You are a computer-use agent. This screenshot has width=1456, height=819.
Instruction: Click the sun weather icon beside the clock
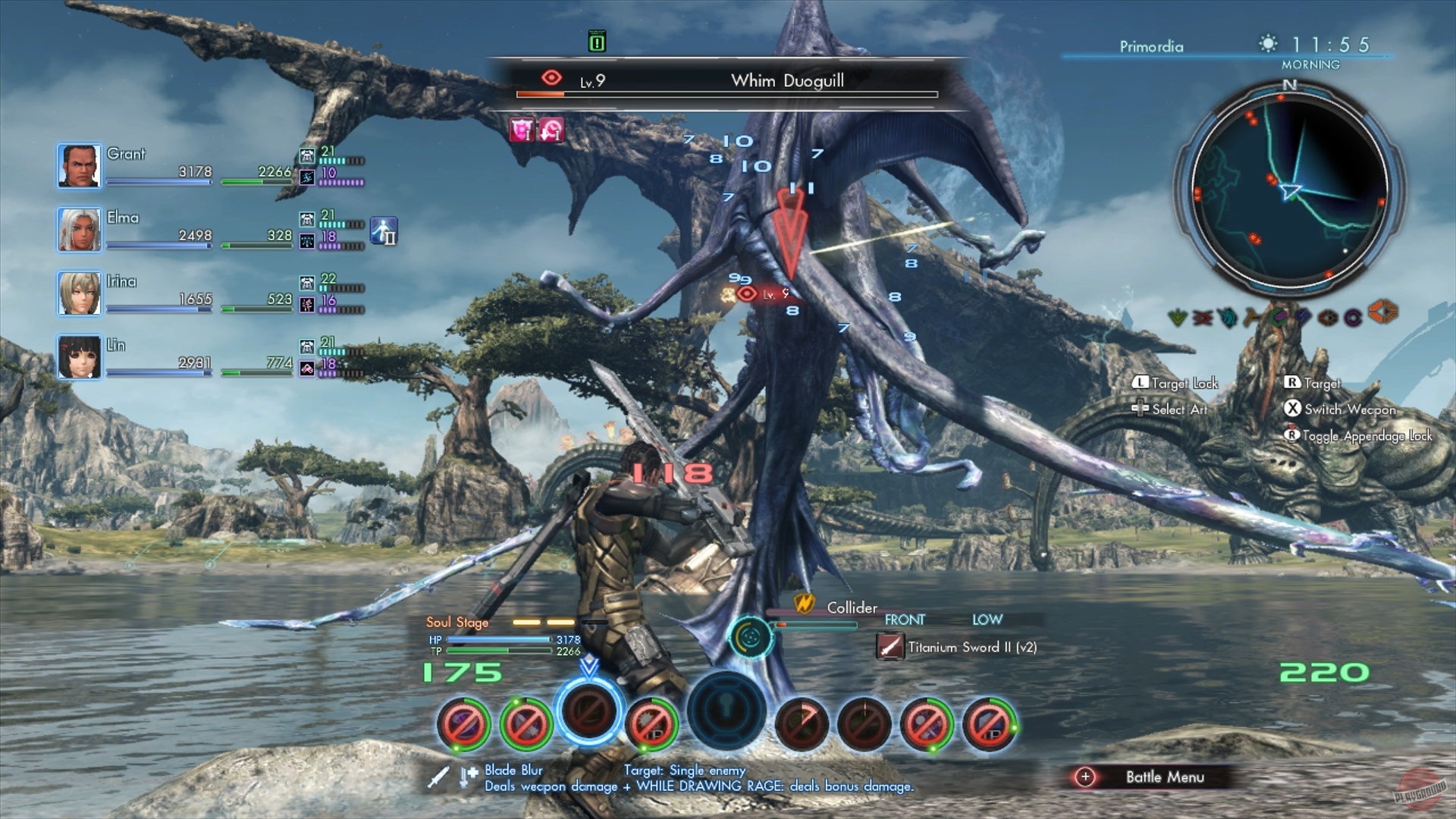coord(1266,44)
